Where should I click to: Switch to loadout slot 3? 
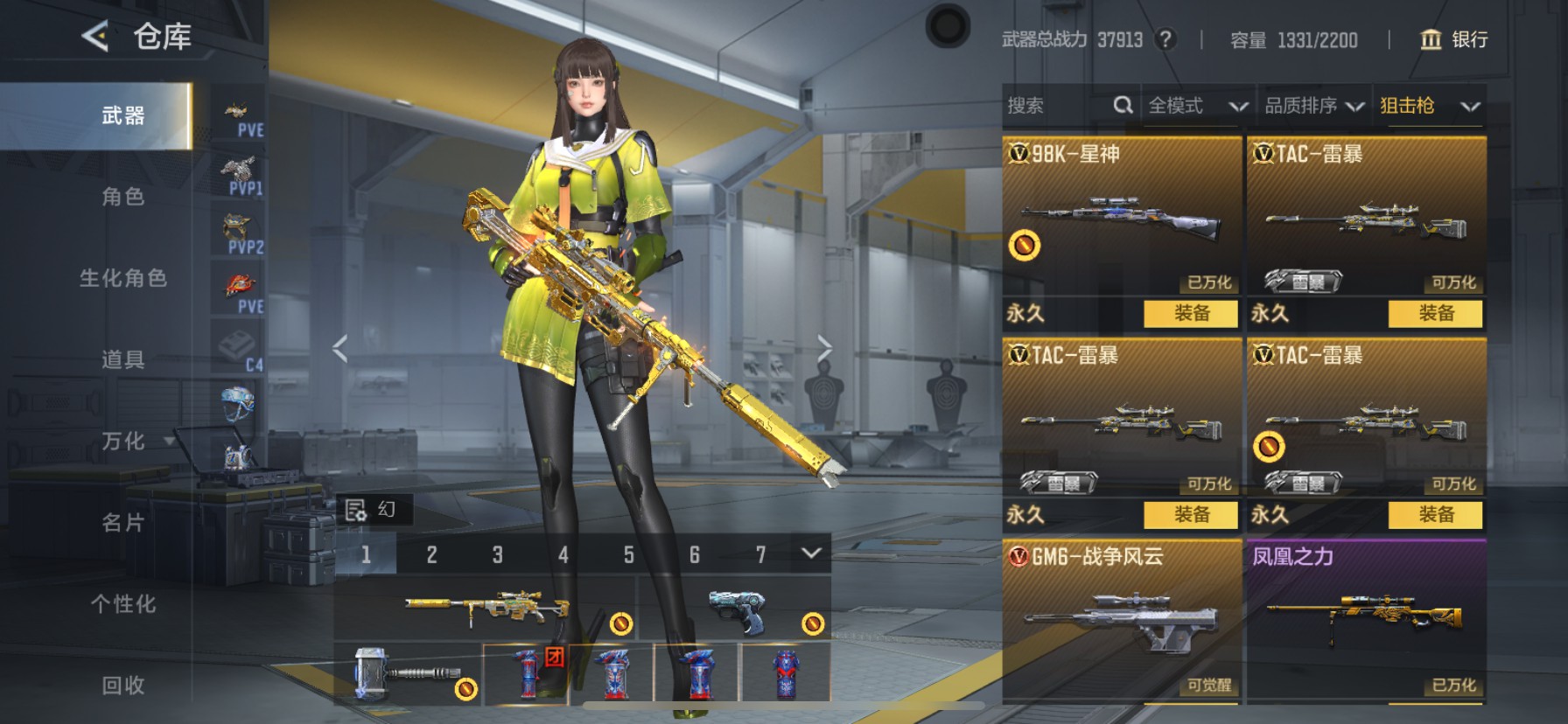click(497, 554)
